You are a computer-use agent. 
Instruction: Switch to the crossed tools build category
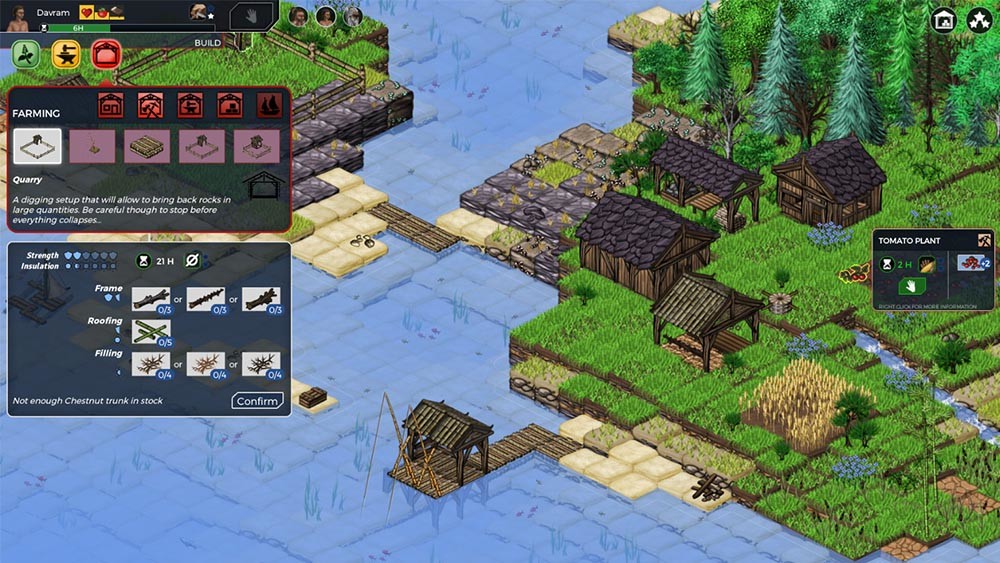click(x=150, y=104)
